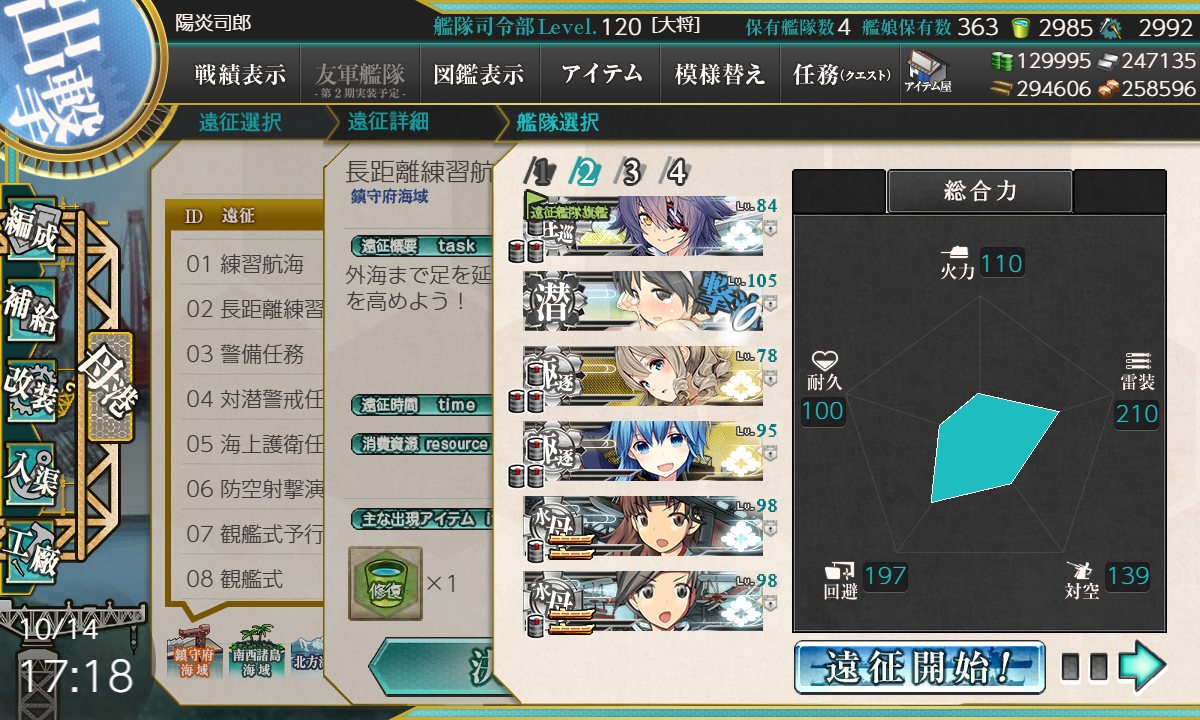Click the teal arrow next page button

1142,667
